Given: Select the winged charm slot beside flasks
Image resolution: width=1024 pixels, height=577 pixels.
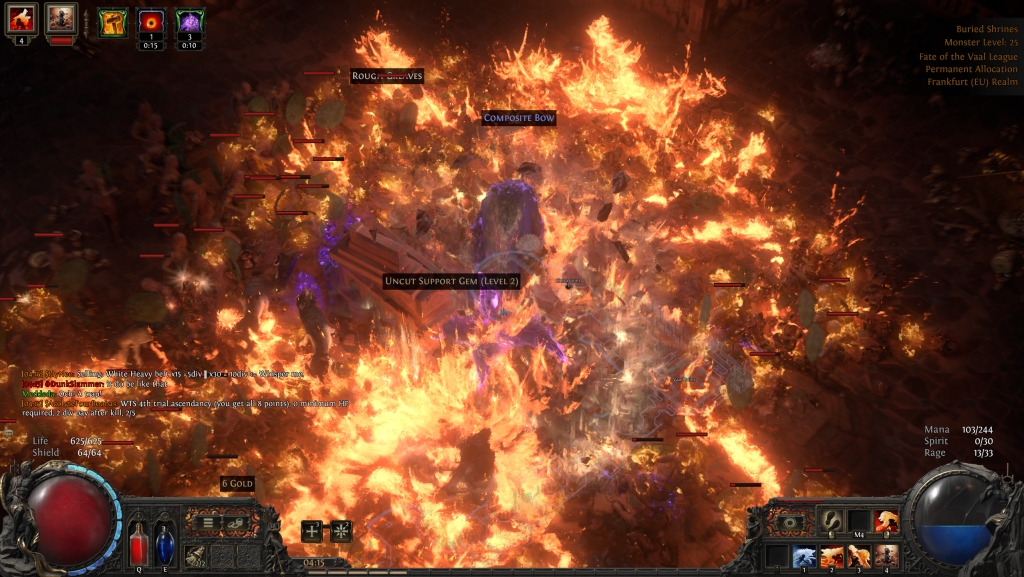Looking at the screenshot, I should pos(195,556).
